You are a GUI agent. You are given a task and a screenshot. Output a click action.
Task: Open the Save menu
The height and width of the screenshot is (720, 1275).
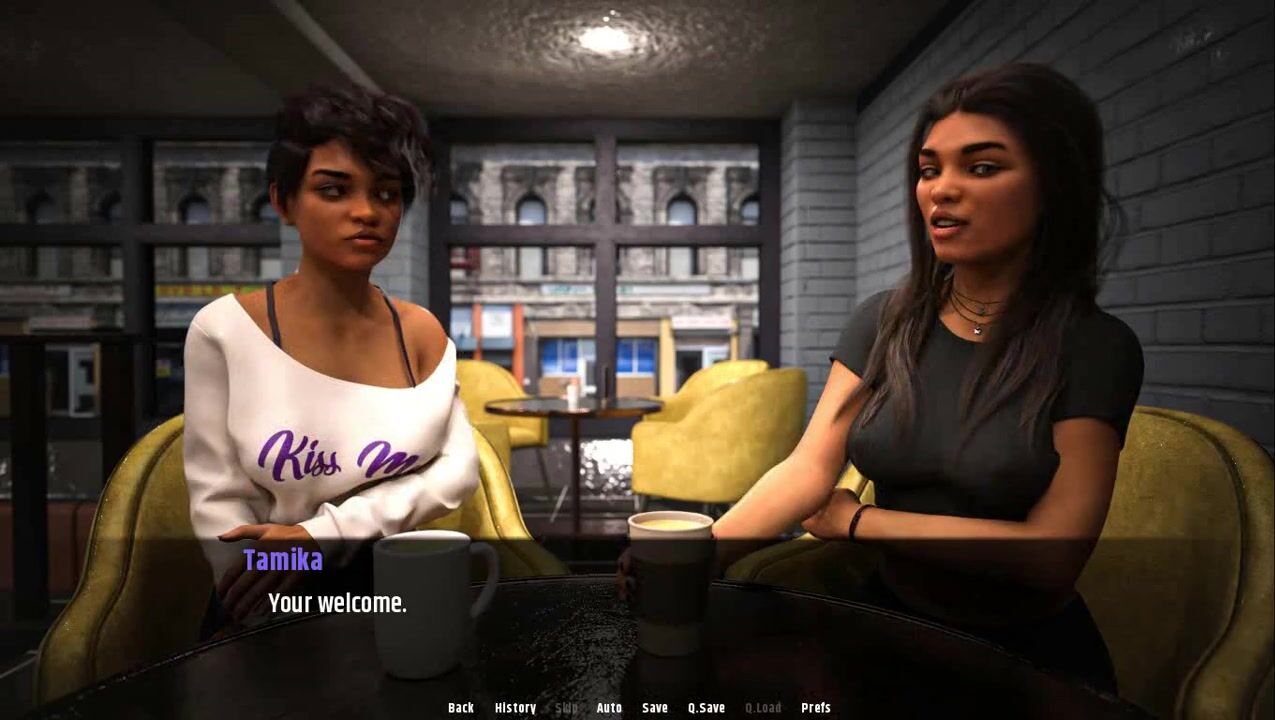(655, 708)
